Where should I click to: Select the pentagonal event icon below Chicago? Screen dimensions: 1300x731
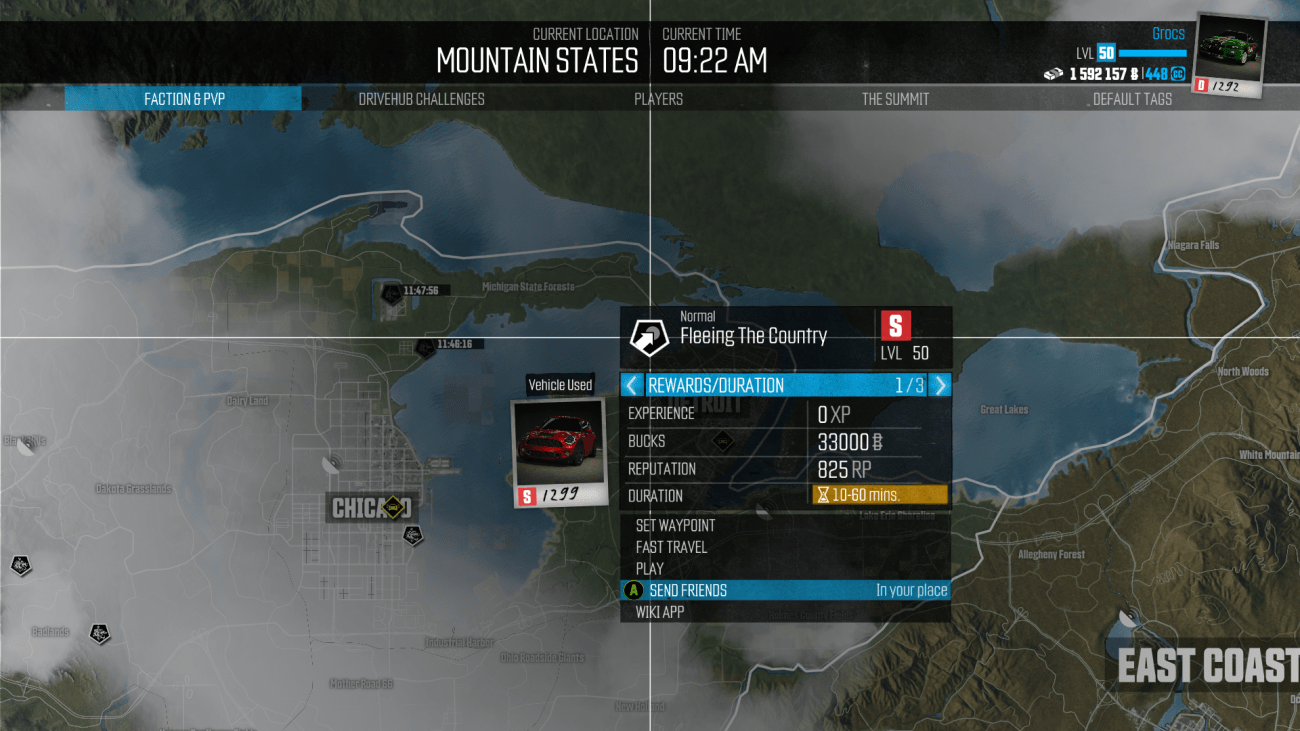(413, 536)
